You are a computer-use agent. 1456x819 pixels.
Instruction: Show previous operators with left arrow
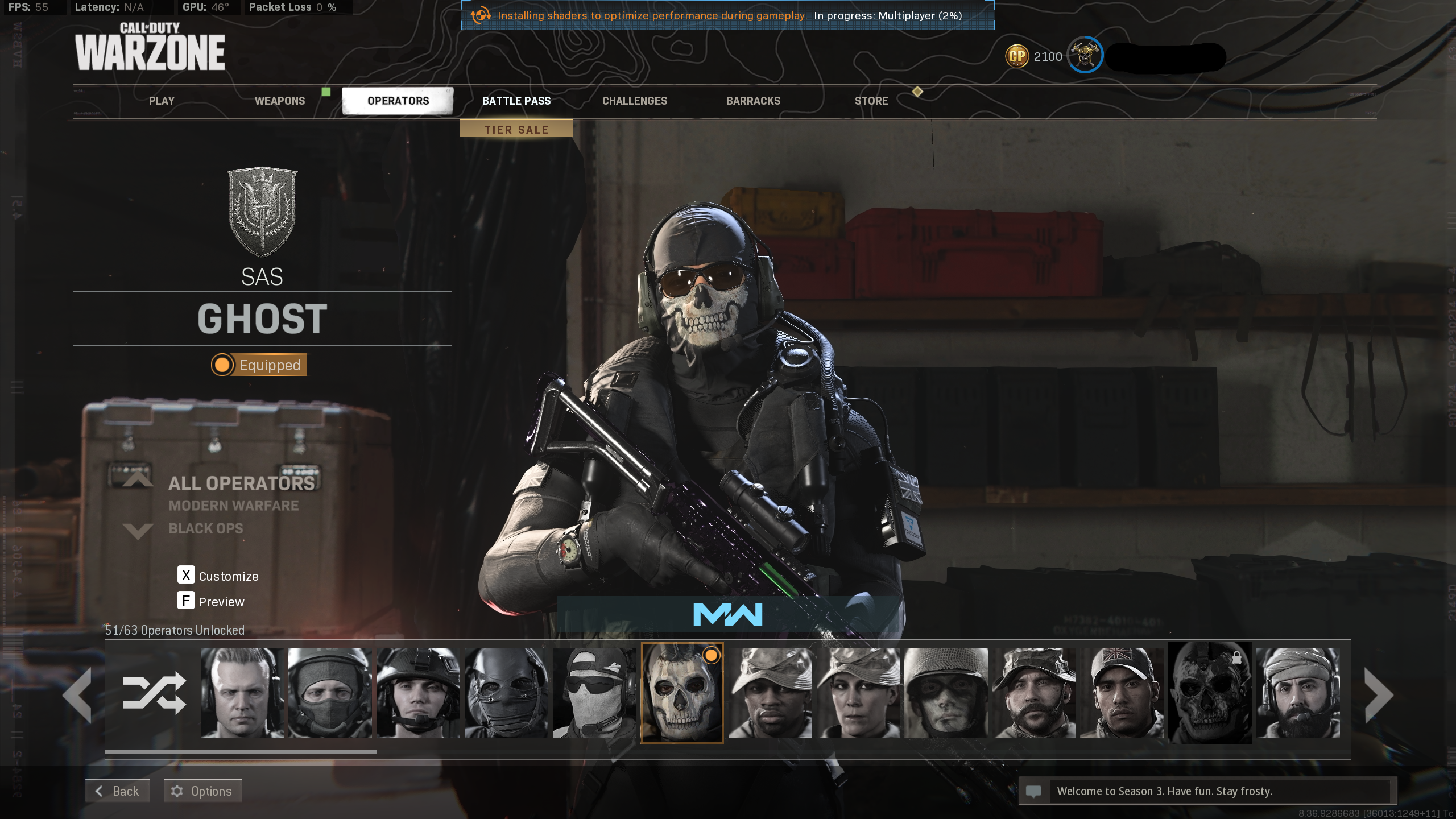click(78, 695)
